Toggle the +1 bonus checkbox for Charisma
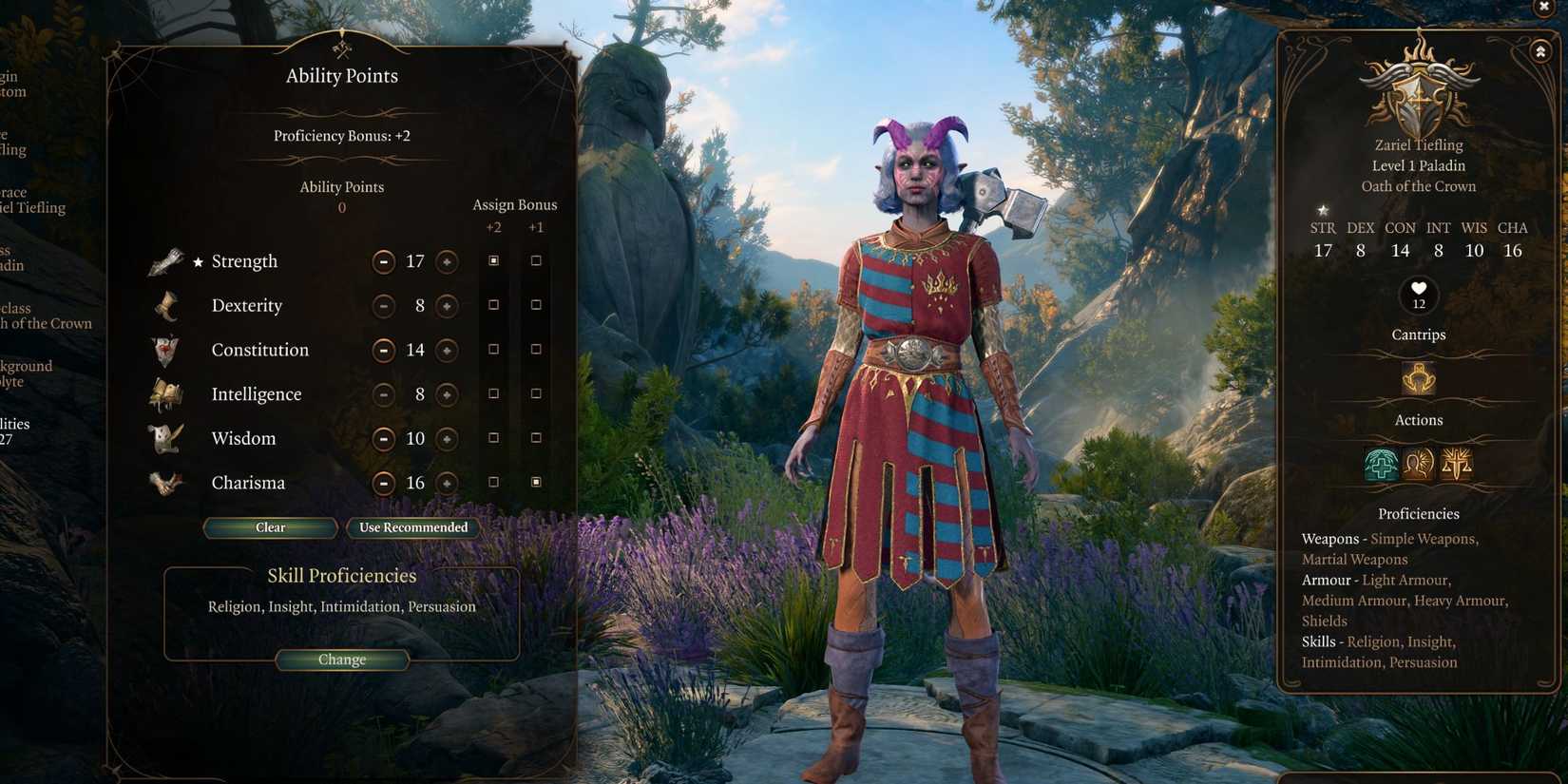Image resolution: width=1568 pixels, height=784 pixels. [x=536, y=483]
